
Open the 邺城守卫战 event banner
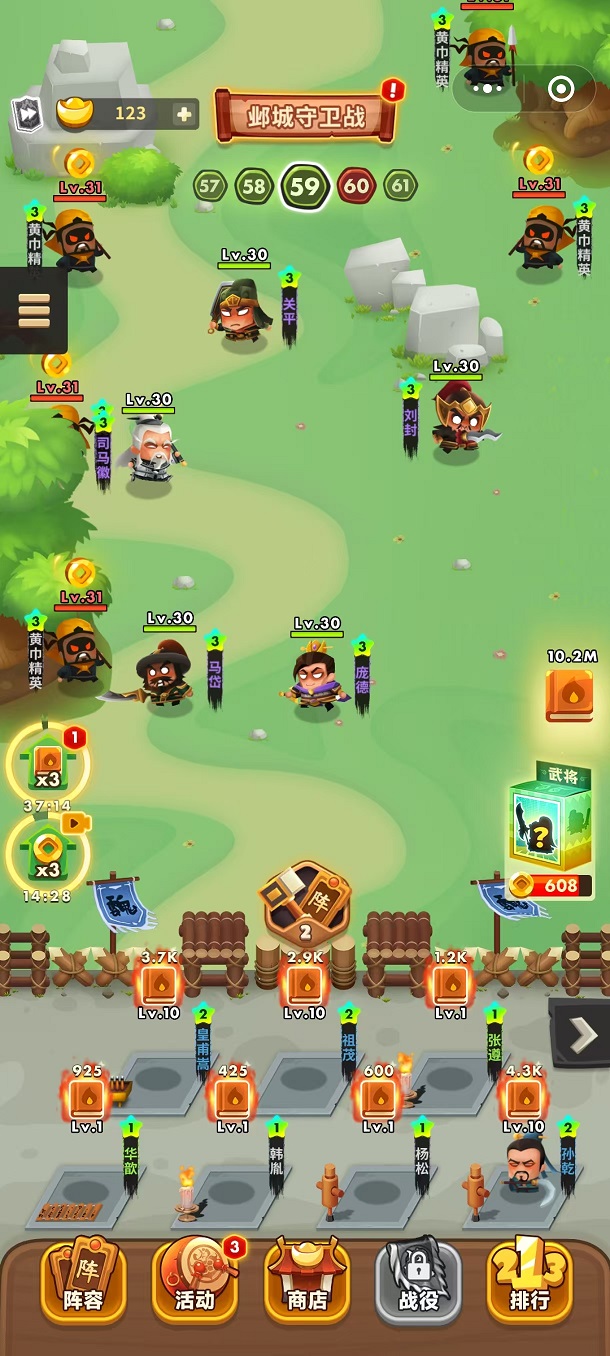pyautogui.click(x=306, y=117)
